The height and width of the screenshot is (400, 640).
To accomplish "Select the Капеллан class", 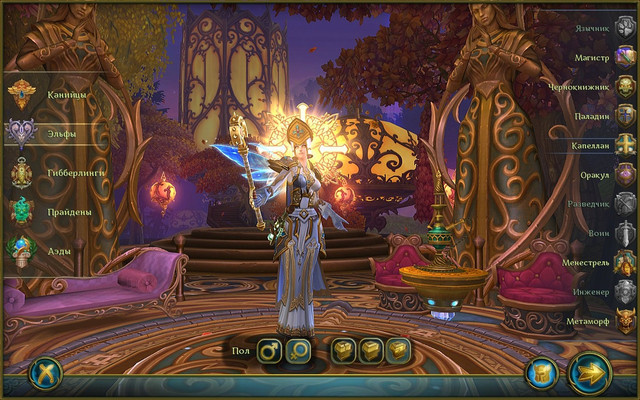I will click(x=625, y=145).
